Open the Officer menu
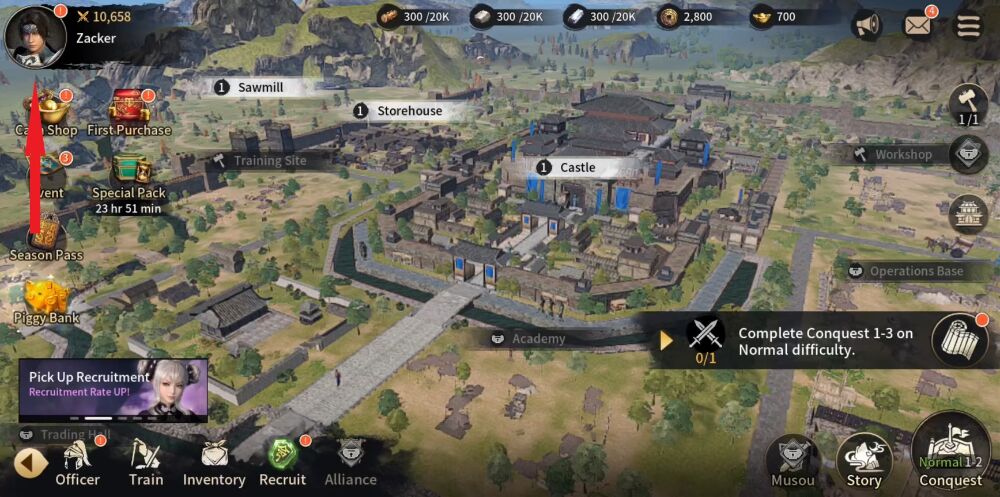Viewport: 1000px width, 497px height. (78, 463)
